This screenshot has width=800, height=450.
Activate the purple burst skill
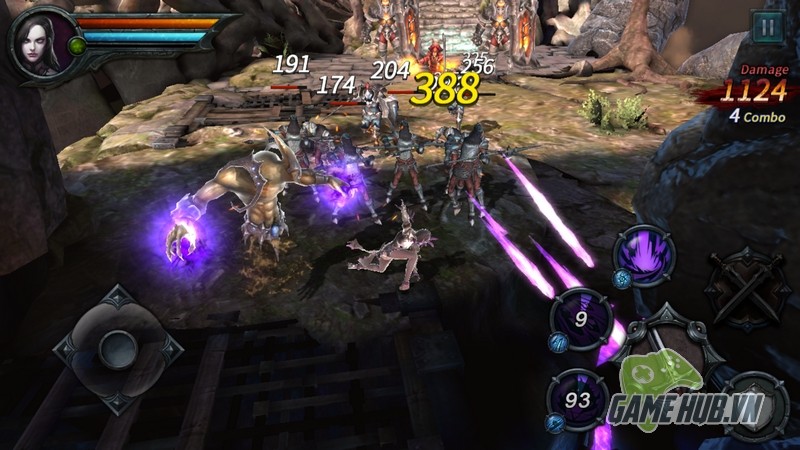tap(644, 254)
